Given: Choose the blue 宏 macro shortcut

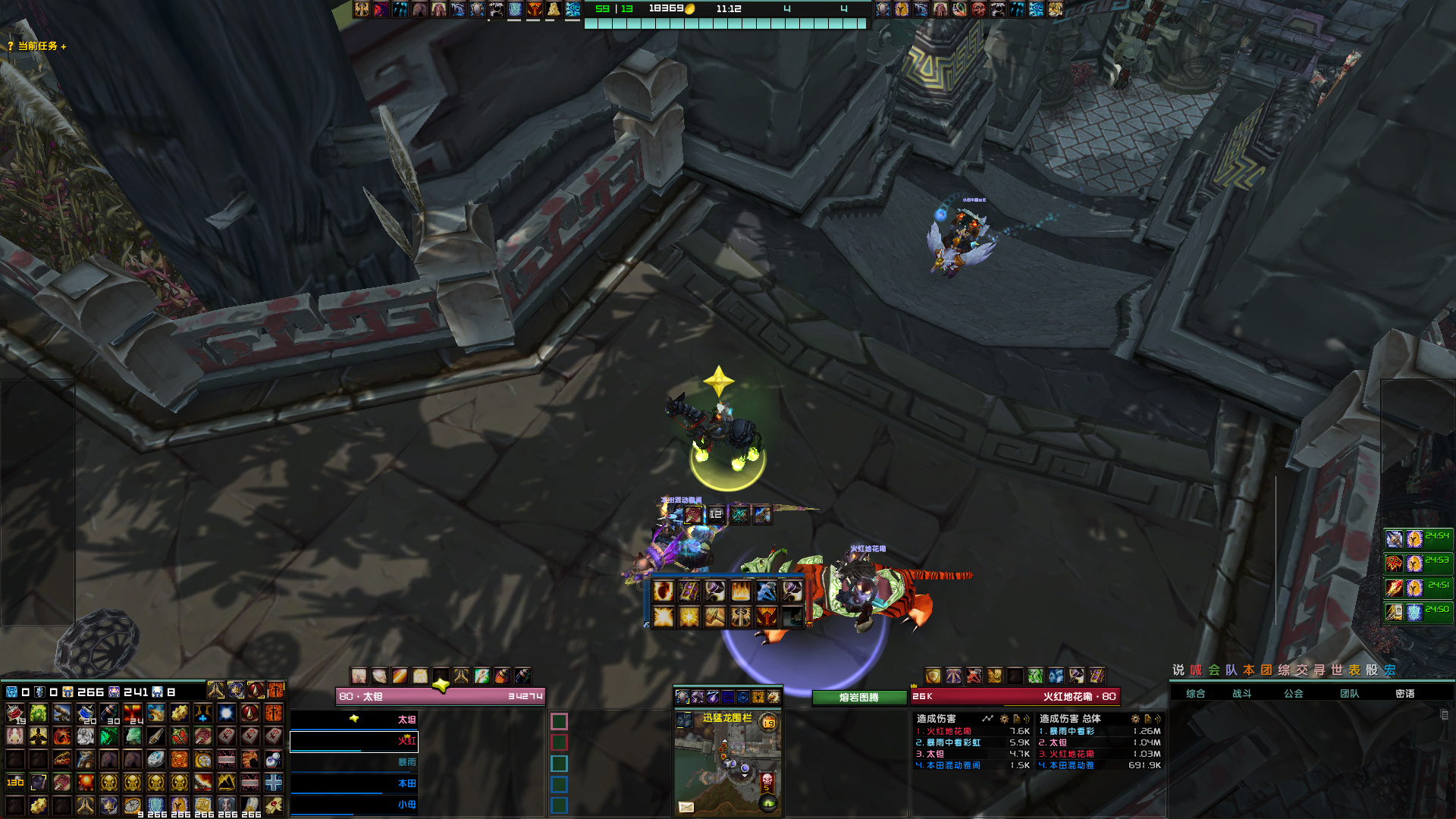Looking at the screenshot, I should click(1390, 670).
